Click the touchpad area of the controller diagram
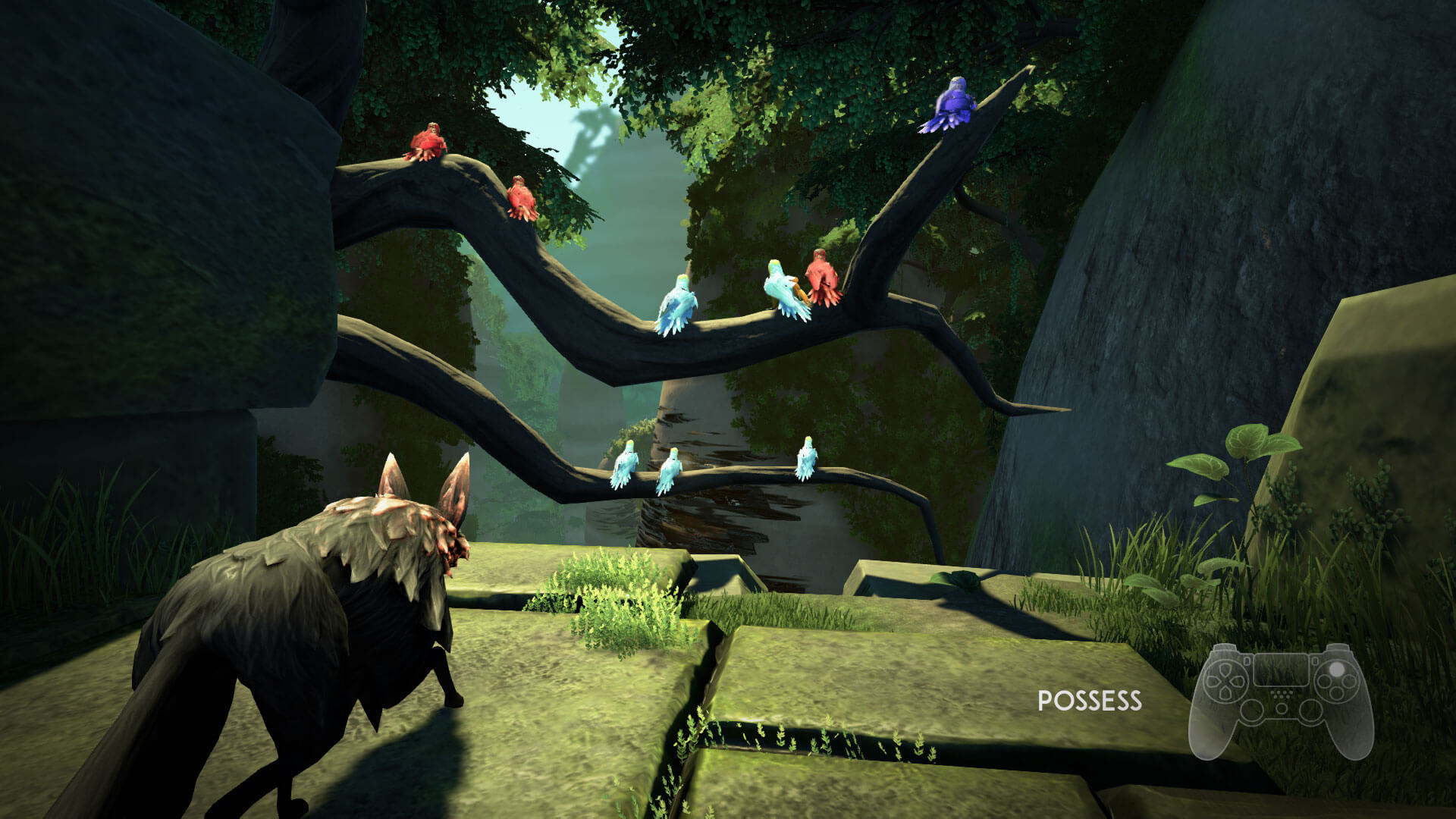 [1282, 670]
